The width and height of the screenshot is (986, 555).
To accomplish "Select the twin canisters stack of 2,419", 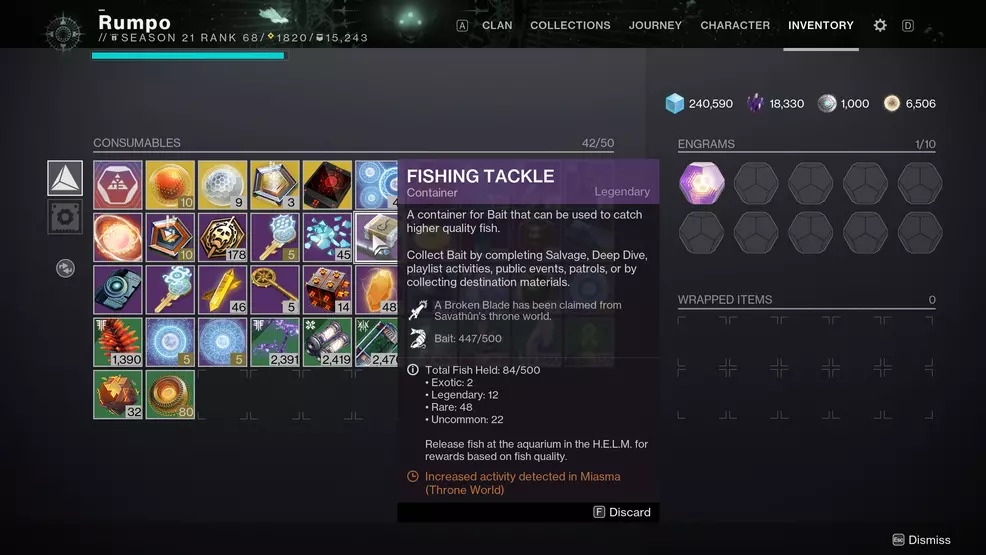I will [x=326, y=341].
